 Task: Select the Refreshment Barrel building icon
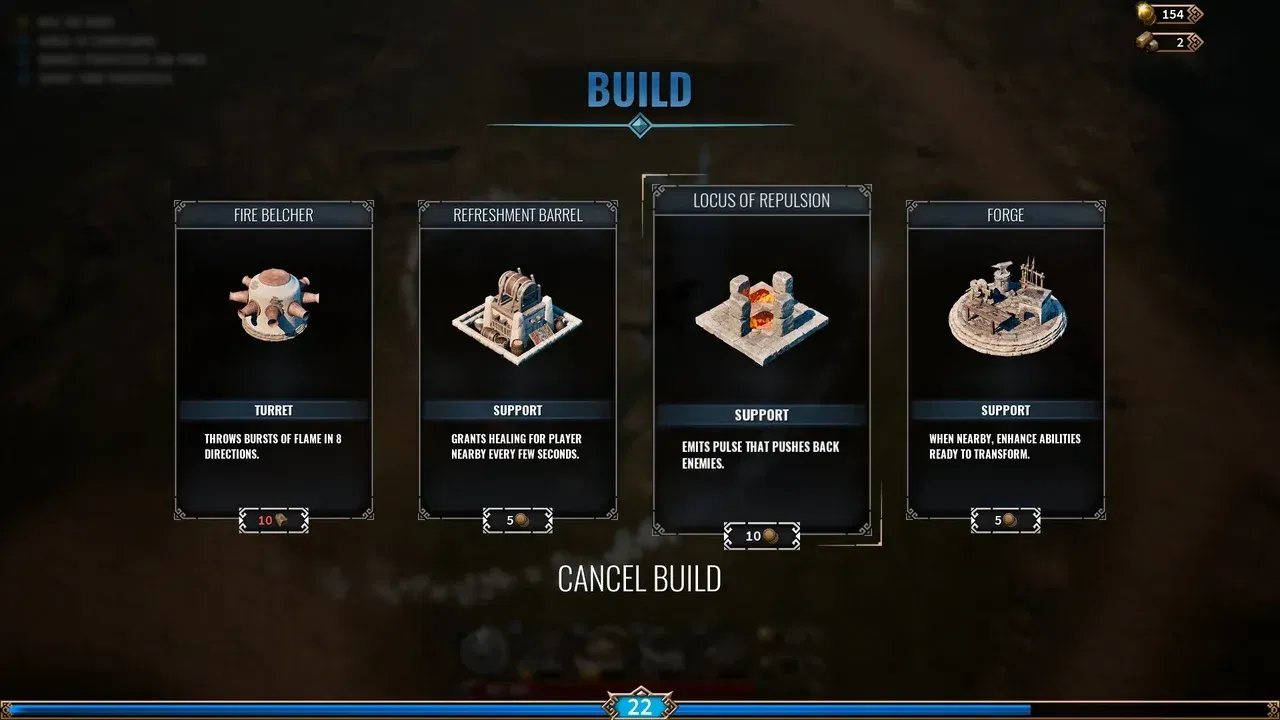(x=518, y=310)
